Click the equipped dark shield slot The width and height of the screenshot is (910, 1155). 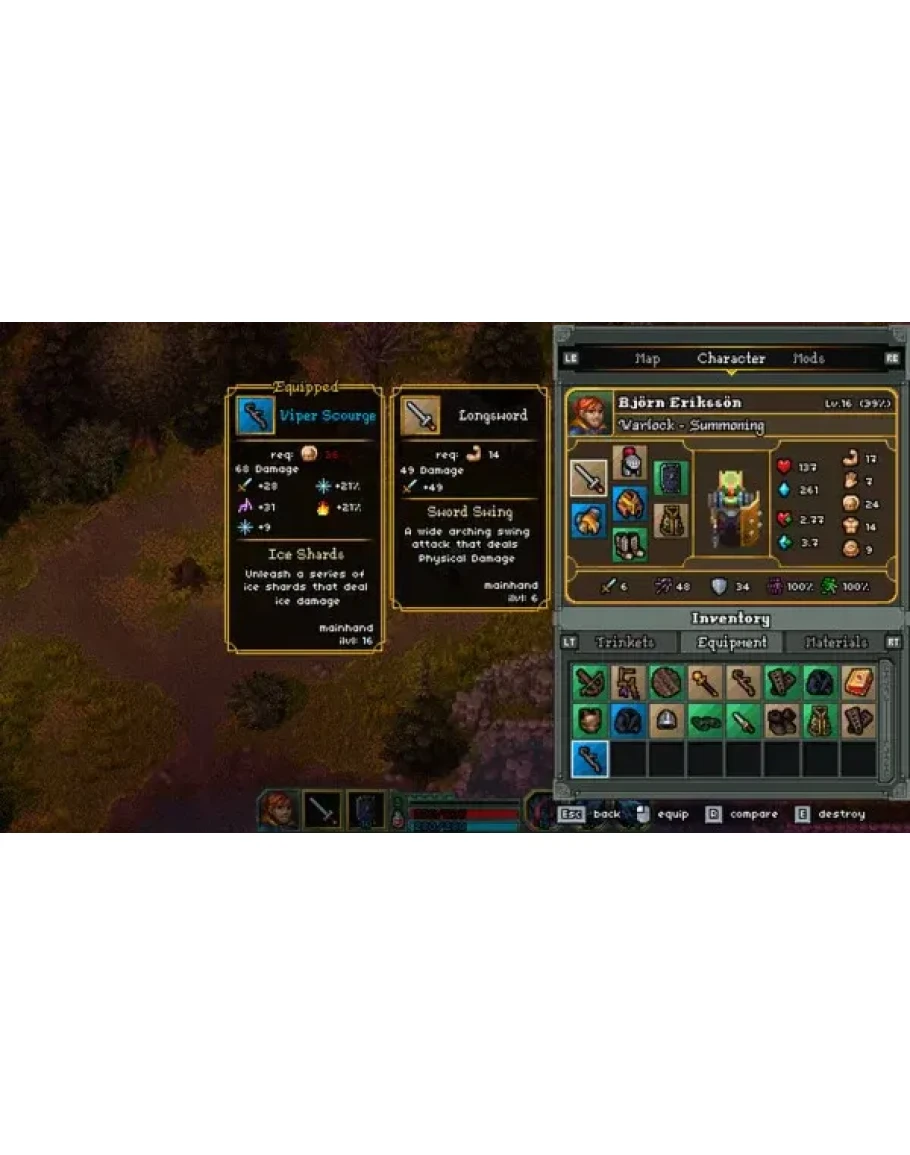click(x=671, y=479)
